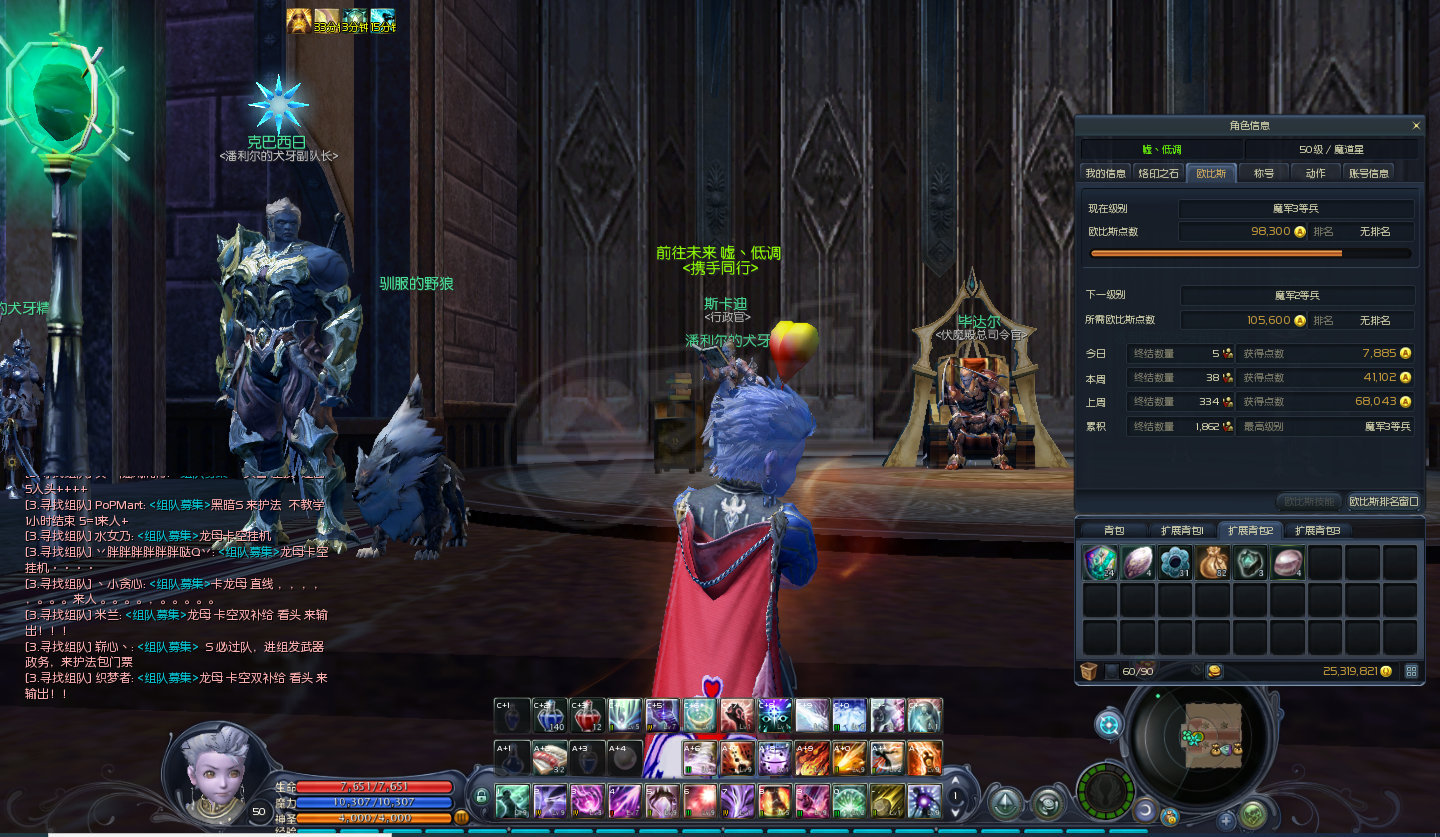Select the gold pouch item stack of 82
Screen dimensions: 1440x837
(1212, 563)
